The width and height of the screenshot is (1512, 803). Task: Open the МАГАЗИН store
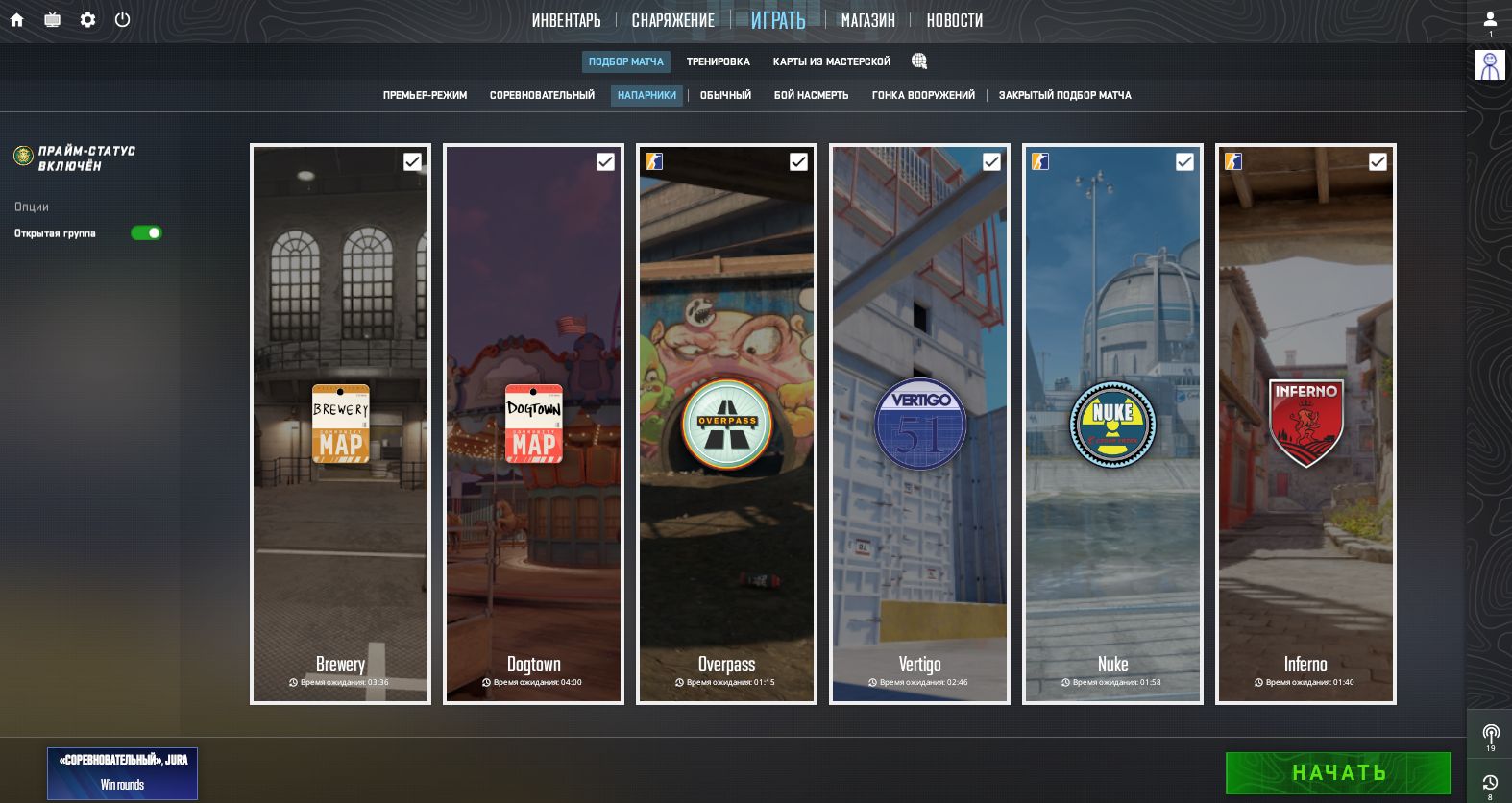(x=867, y=20)
